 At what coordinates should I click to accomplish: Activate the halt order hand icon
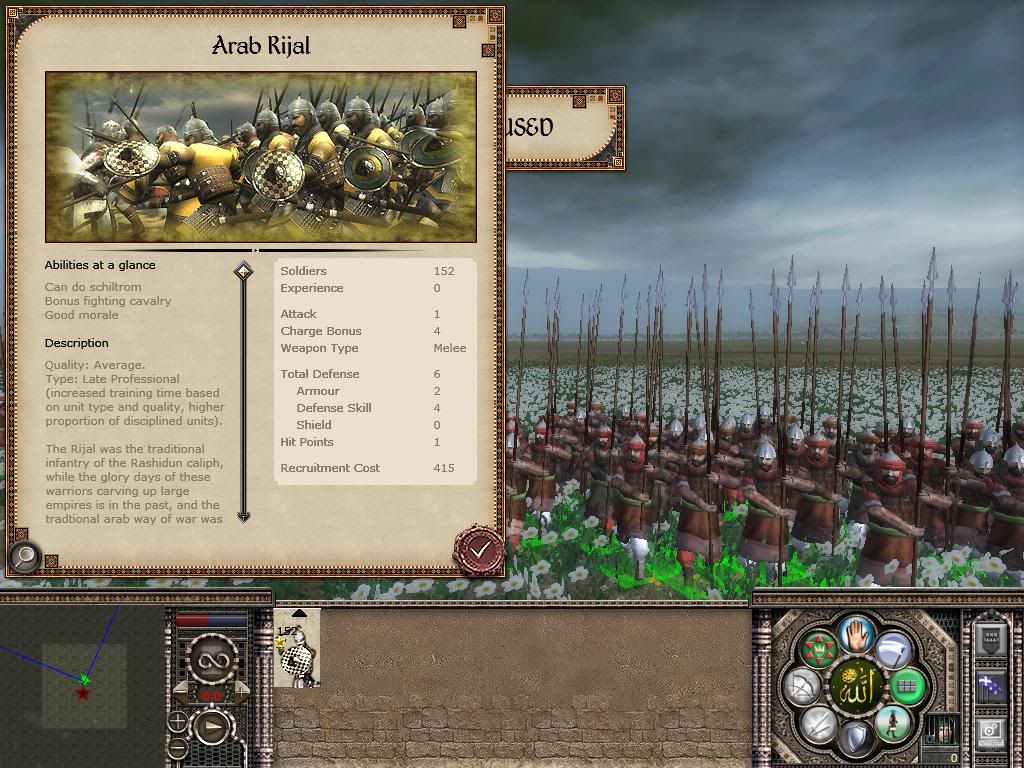point(856,634)
